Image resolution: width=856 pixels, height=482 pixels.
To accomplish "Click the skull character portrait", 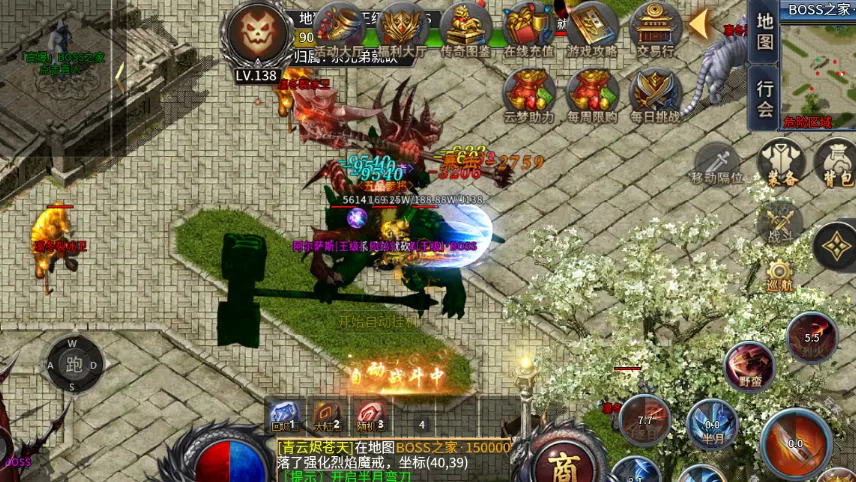I will pos(259,34).
